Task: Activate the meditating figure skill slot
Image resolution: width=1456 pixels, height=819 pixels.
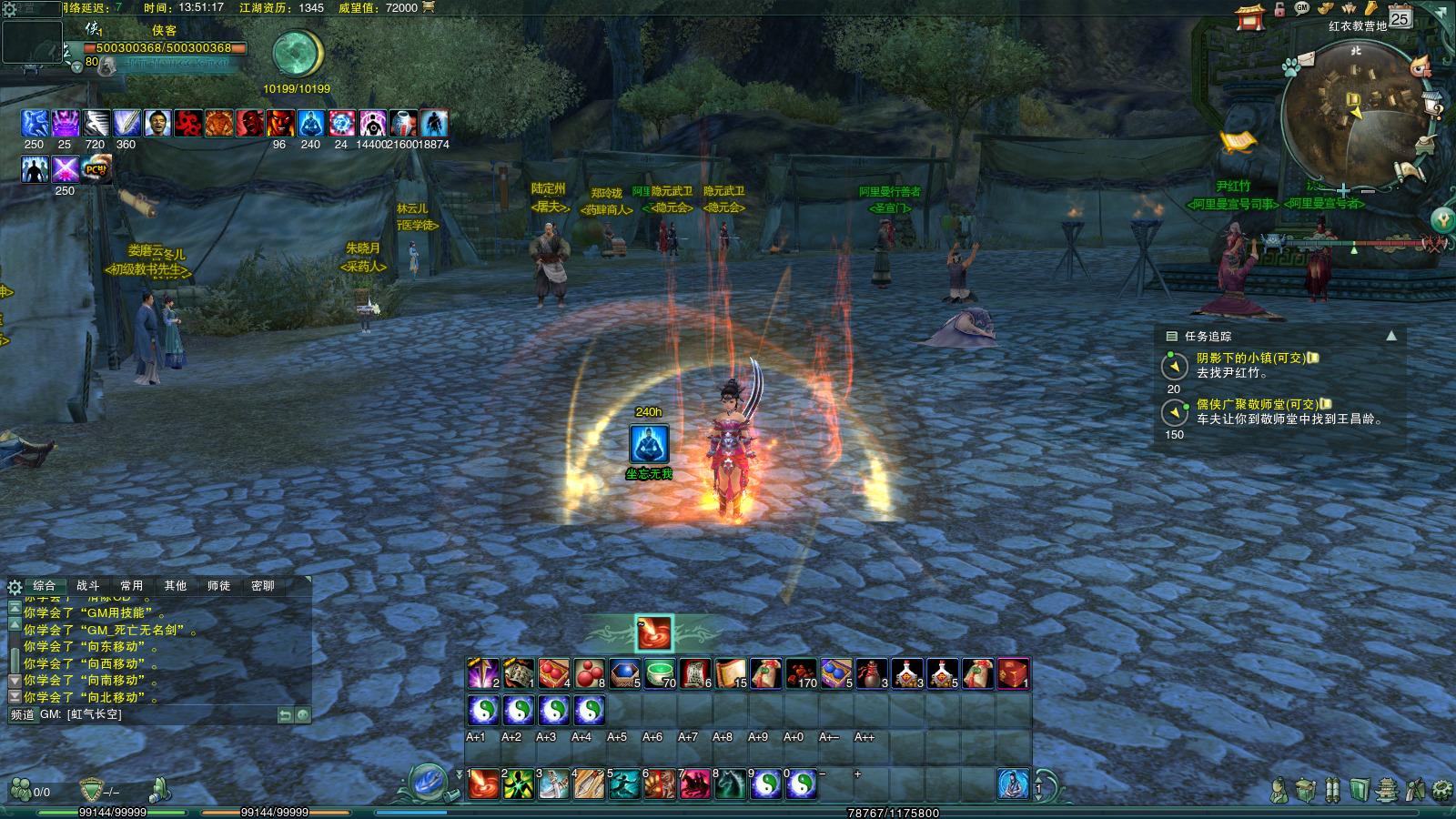Action: pyautogui.click(x=1013, y=784)
